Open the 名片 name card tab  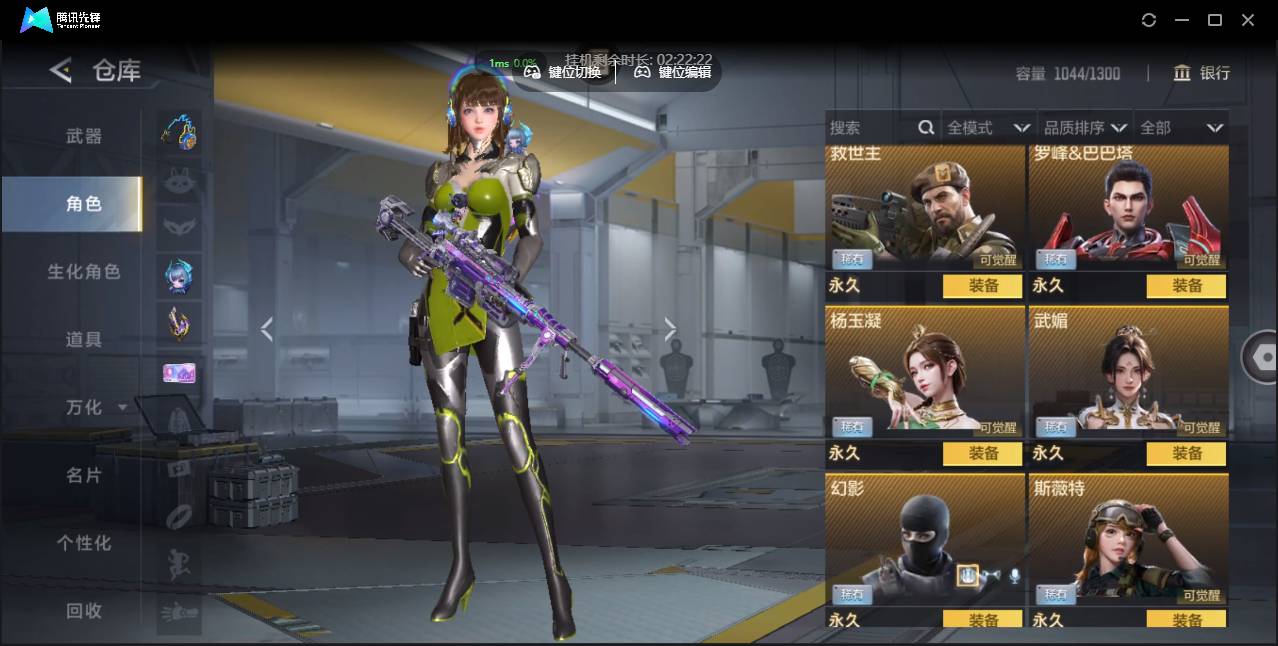tap(84, 475)
